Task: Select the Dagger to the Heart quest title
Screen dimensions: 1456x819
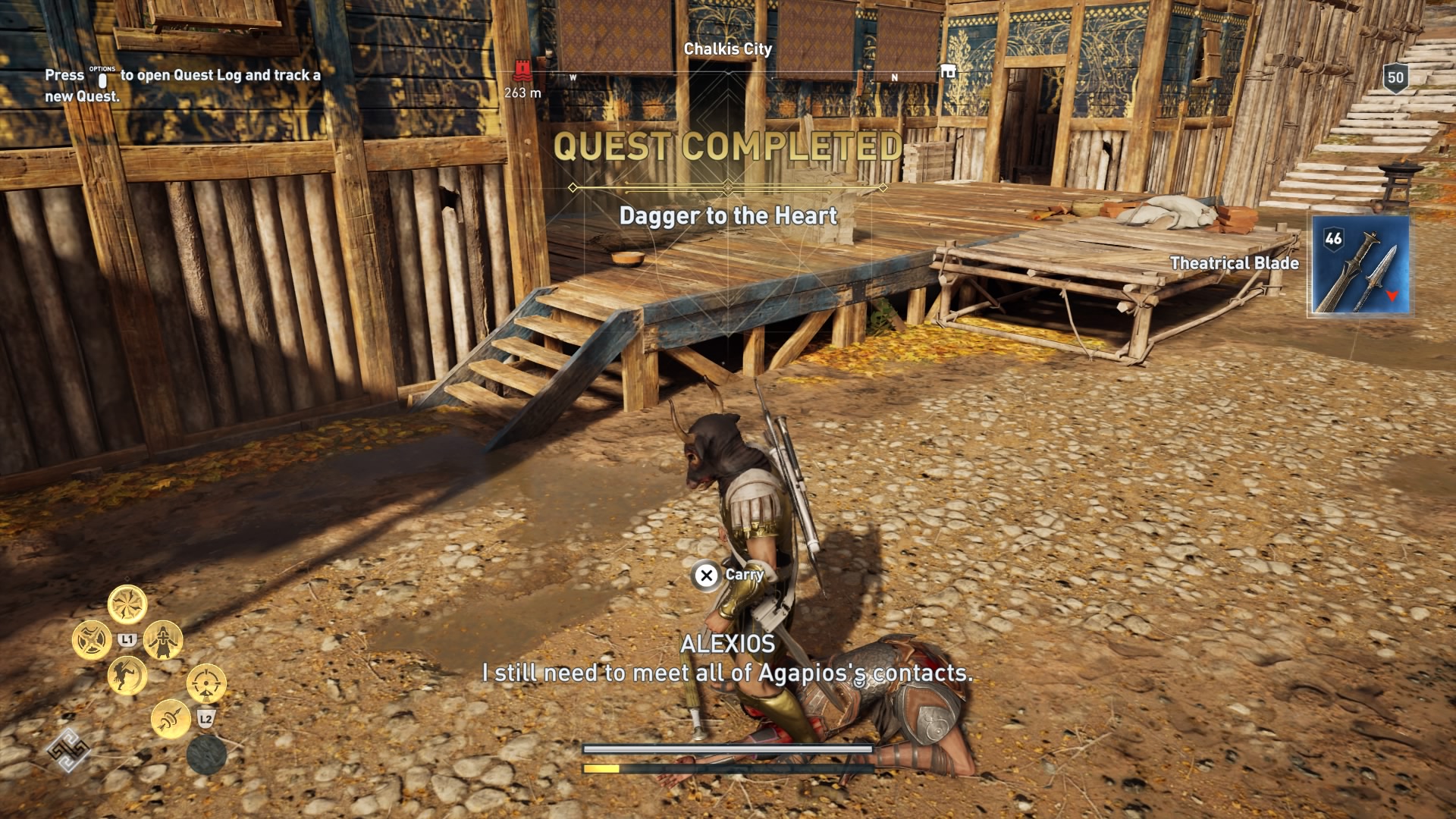Action: tap(729, 215)
